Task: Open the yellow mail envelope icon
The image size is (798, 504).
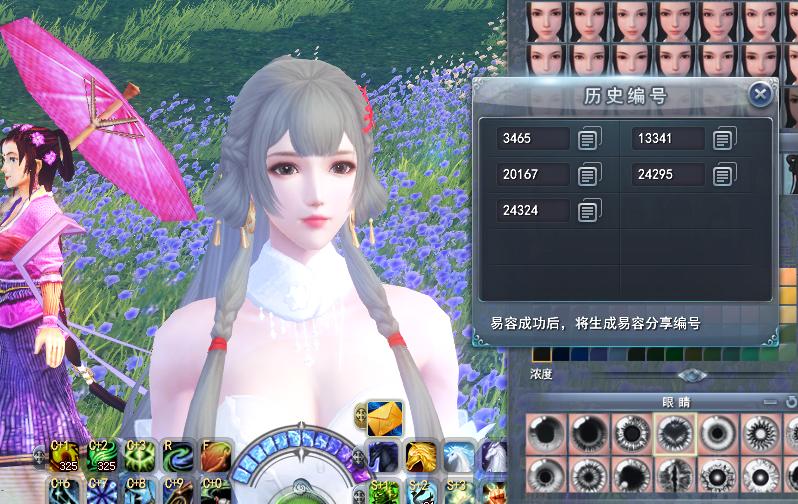Action: click(385, 416)
